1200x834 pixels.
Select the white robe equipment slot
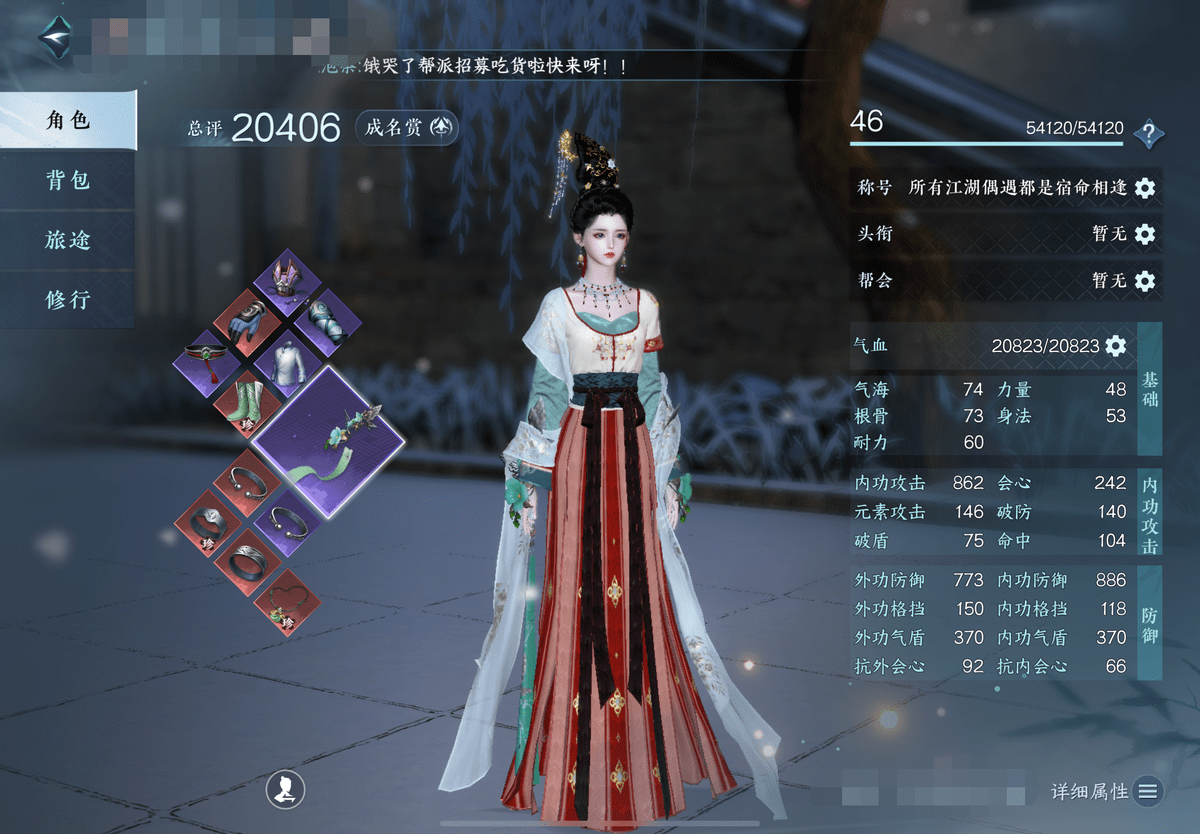[288, 358]
